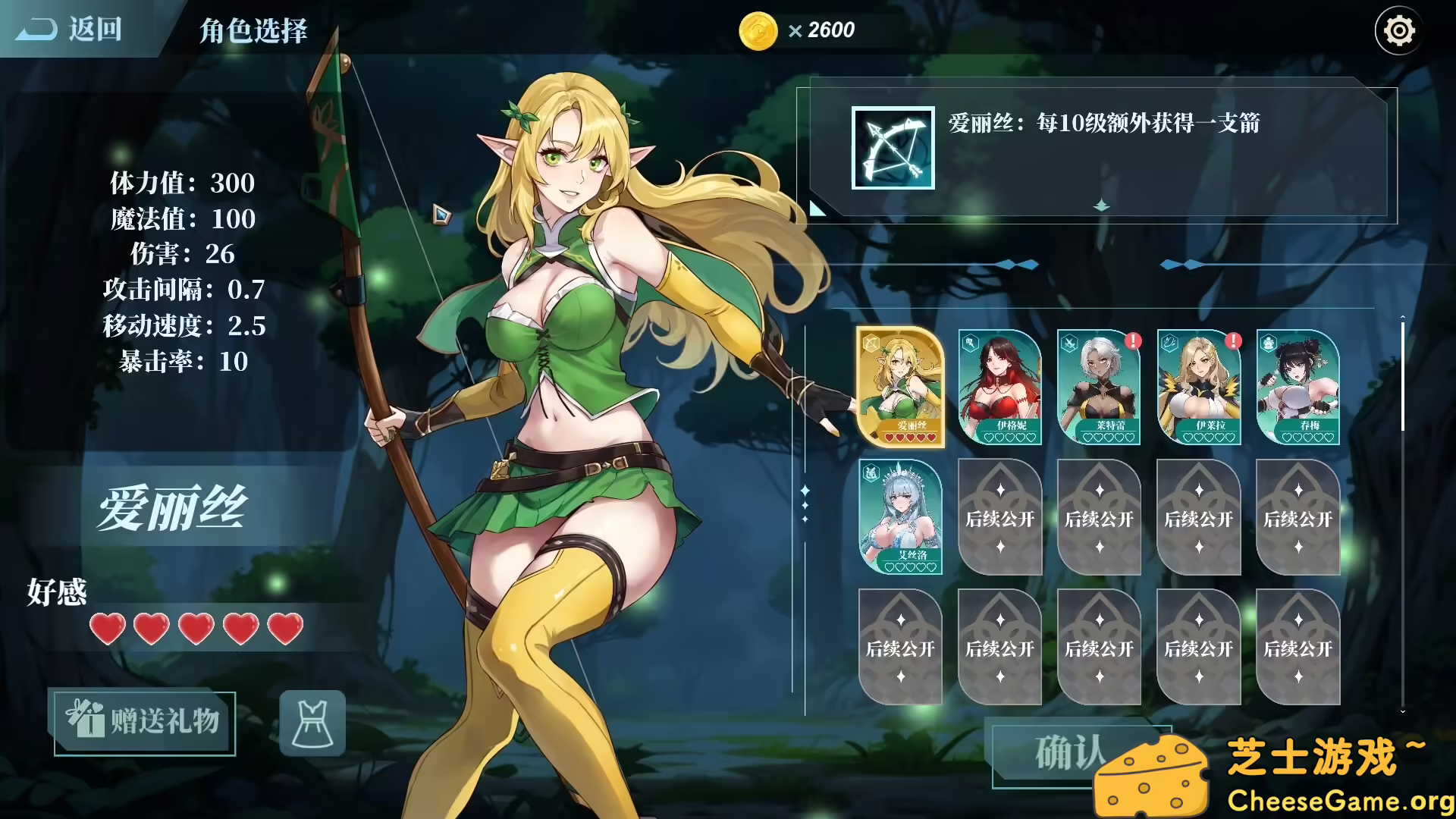Select the 伊格妮 character card
The height and width of the screenshot is (819, 1456).
click(999, 388)
